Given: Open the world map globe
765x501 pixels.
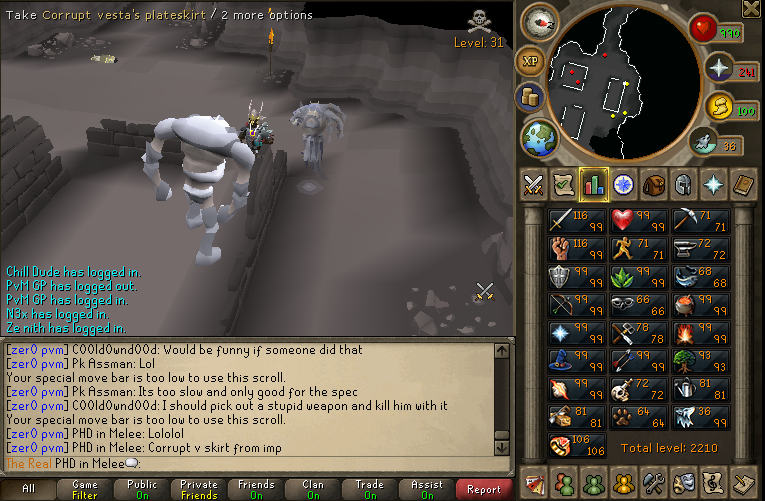Looking at the screenshot, I should (x=539, y=137).
